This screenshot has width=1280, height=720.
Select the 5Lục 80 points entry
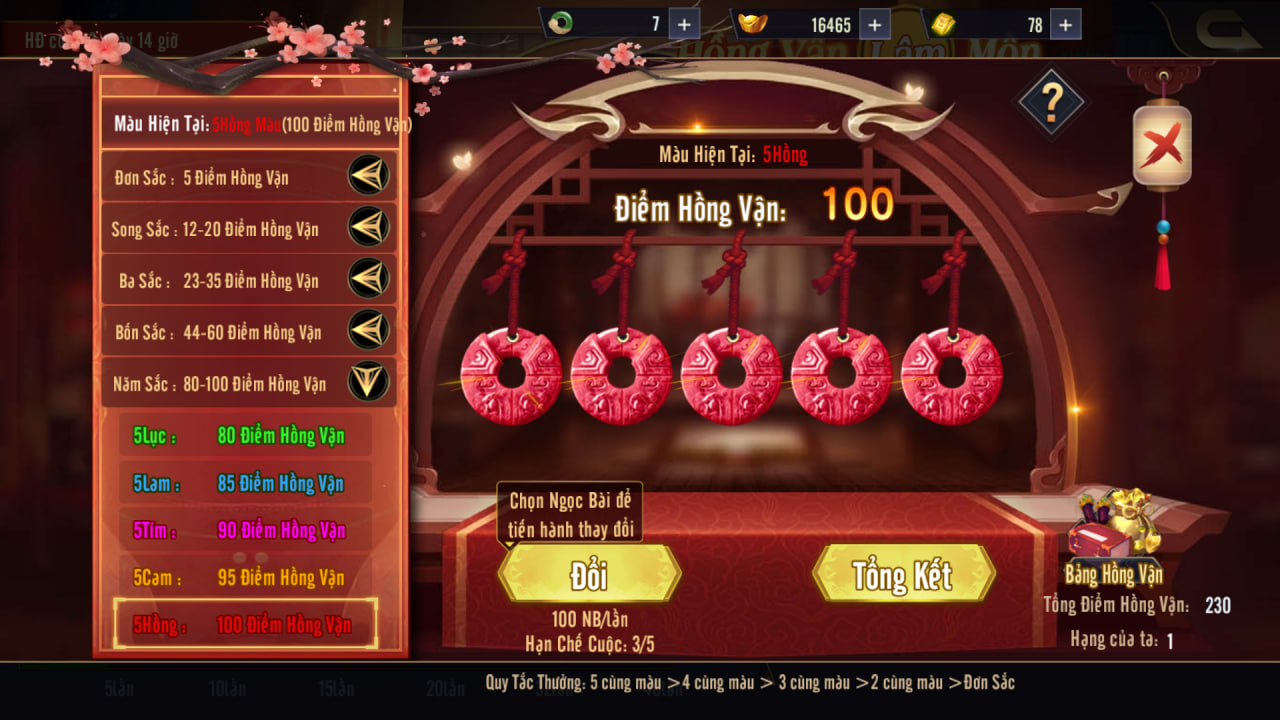click(245, 436)
